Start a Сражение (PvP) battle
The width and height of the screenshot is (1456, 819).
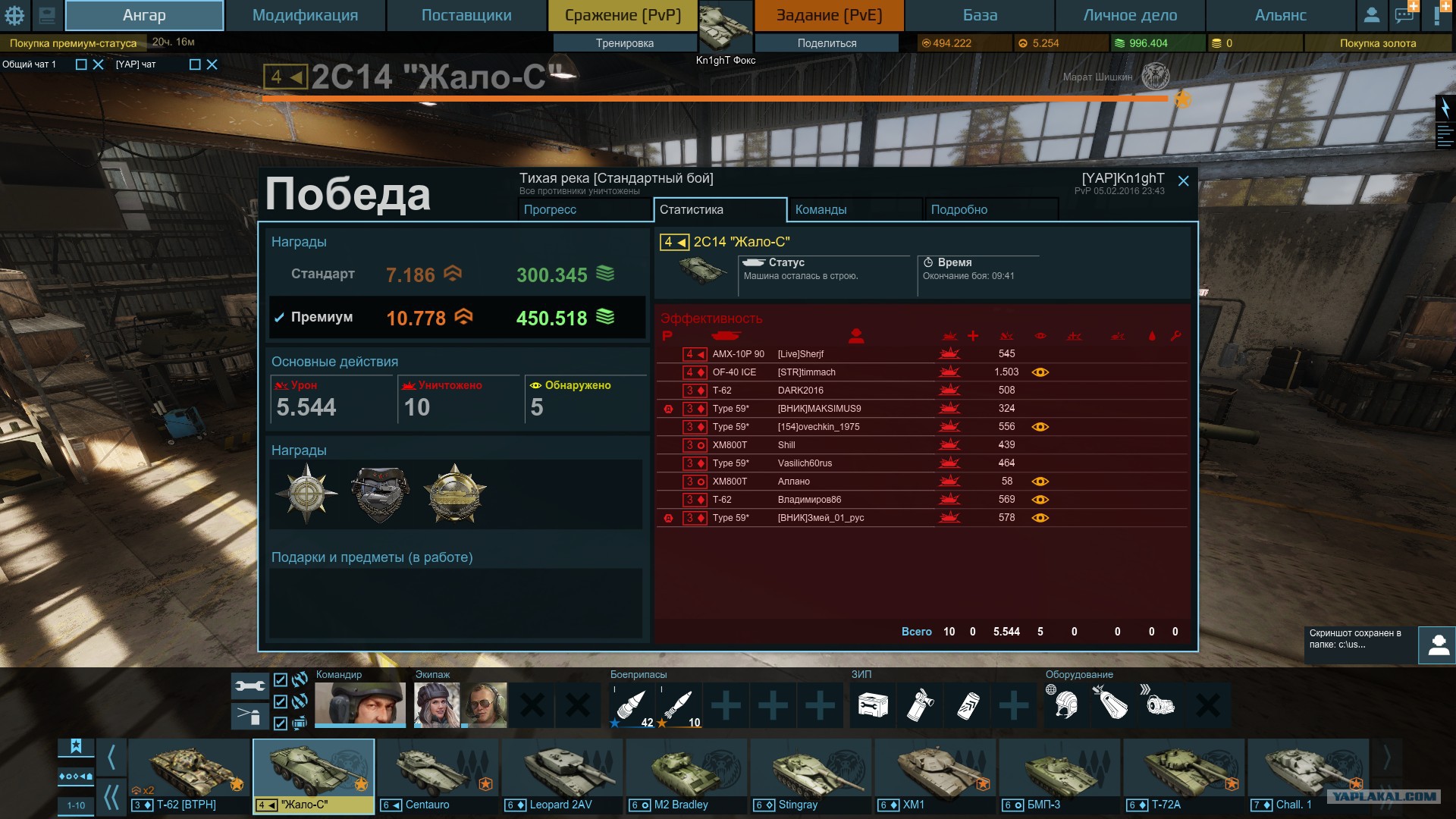click(623, 15)
